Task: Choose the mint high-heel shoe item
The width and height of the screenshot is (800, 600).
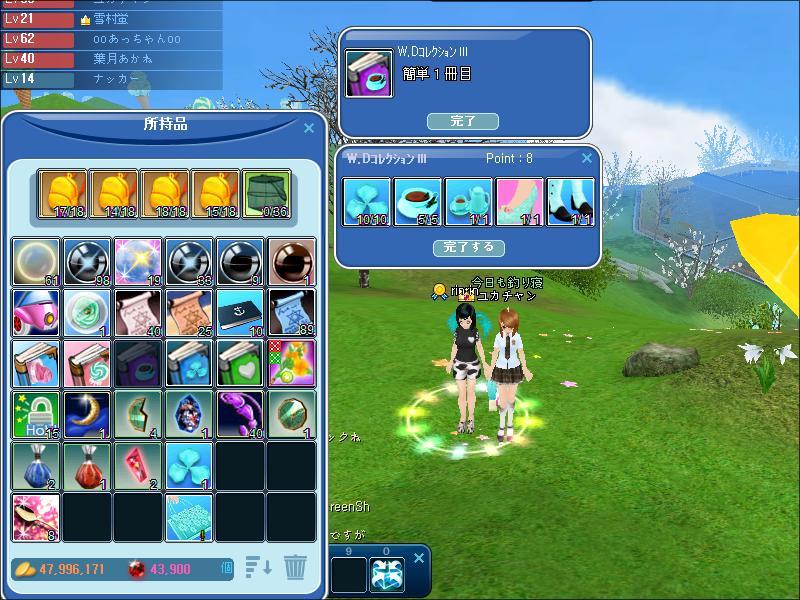Action: click(520, 202)
